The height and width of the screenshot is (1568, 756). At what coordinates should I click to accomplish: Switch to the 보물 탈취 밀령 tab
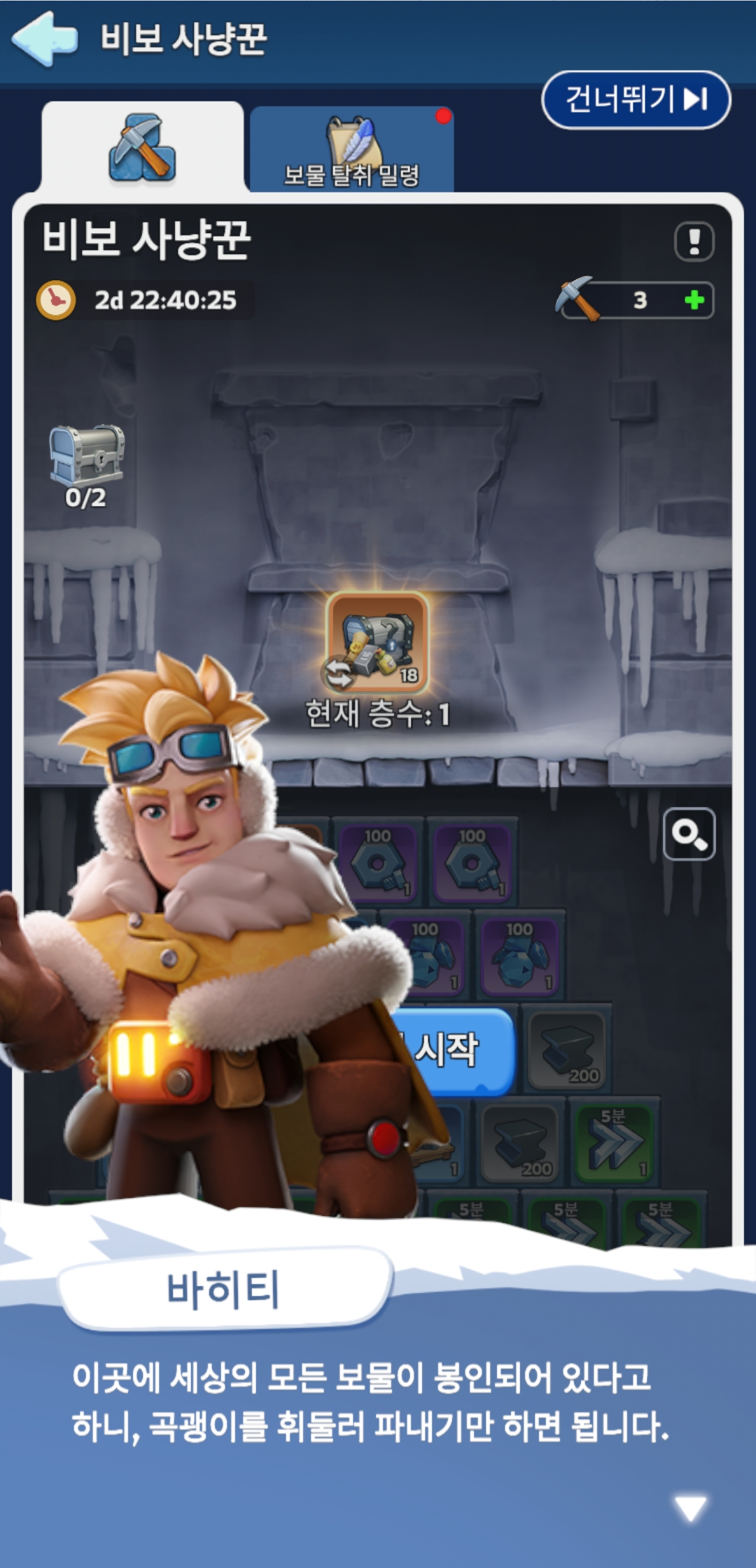(351, 150)
